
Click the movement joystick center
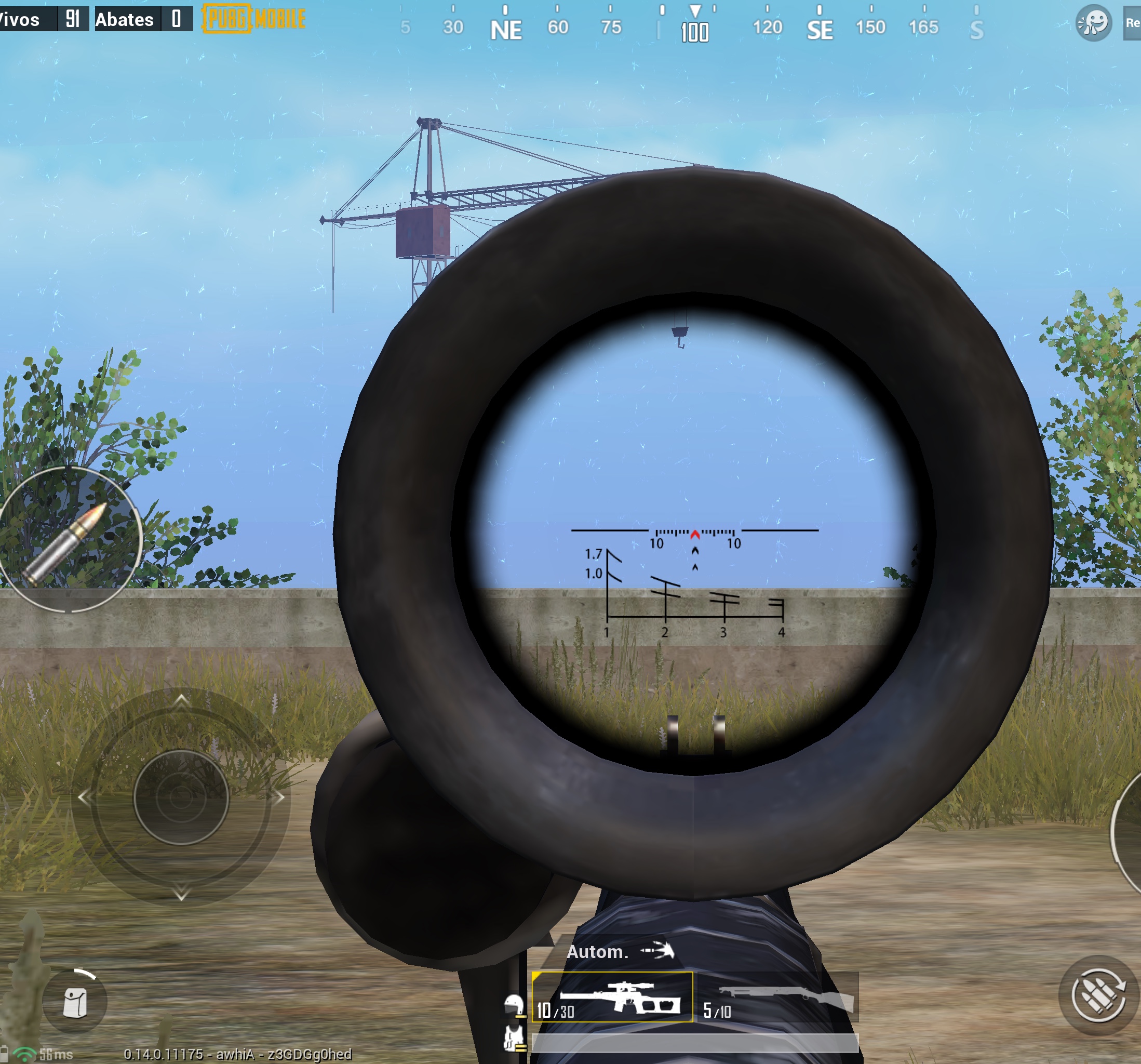click(x=181, y=797)
